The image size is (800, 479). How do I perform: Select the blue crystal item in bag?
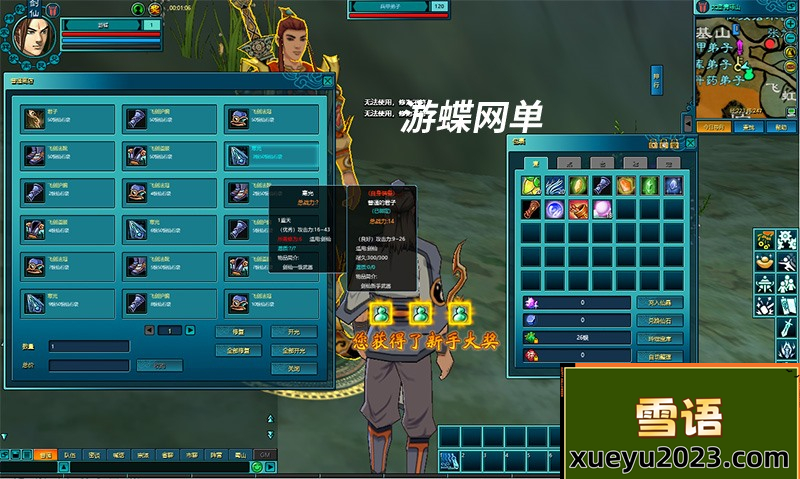coord(673,185)
